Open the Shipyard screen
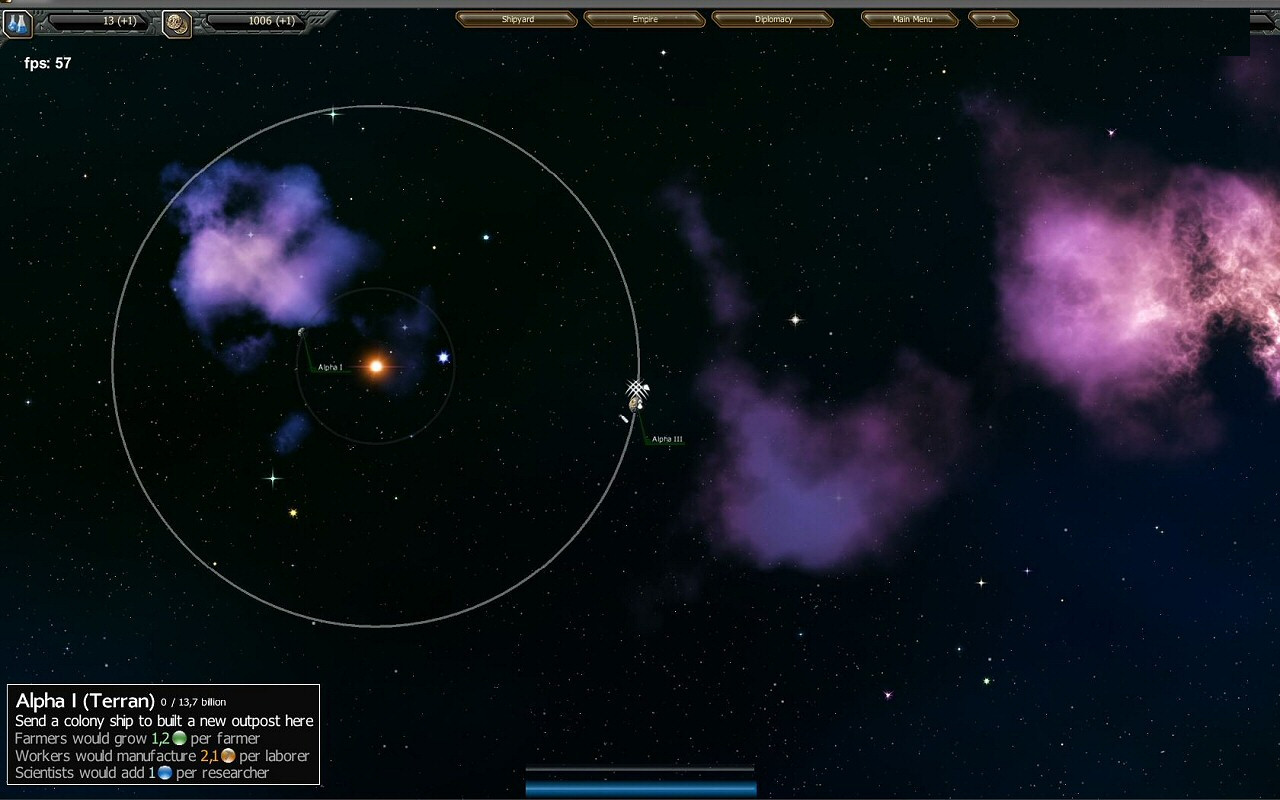This screenshot has width=1280, height=800. [516, 19]
